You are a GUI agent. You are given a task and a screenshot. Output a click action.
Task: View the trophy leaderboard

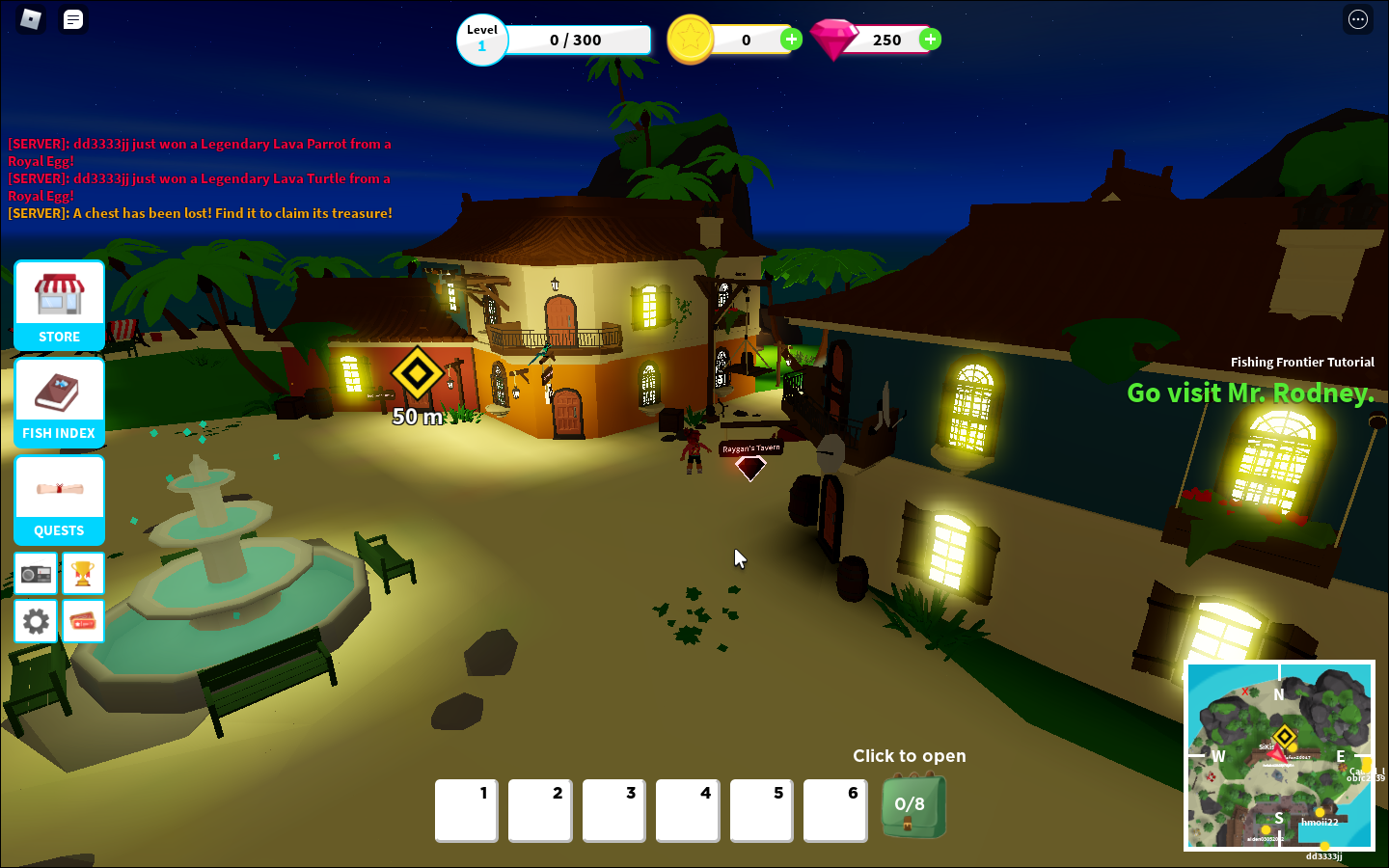(x=83, y=573)
